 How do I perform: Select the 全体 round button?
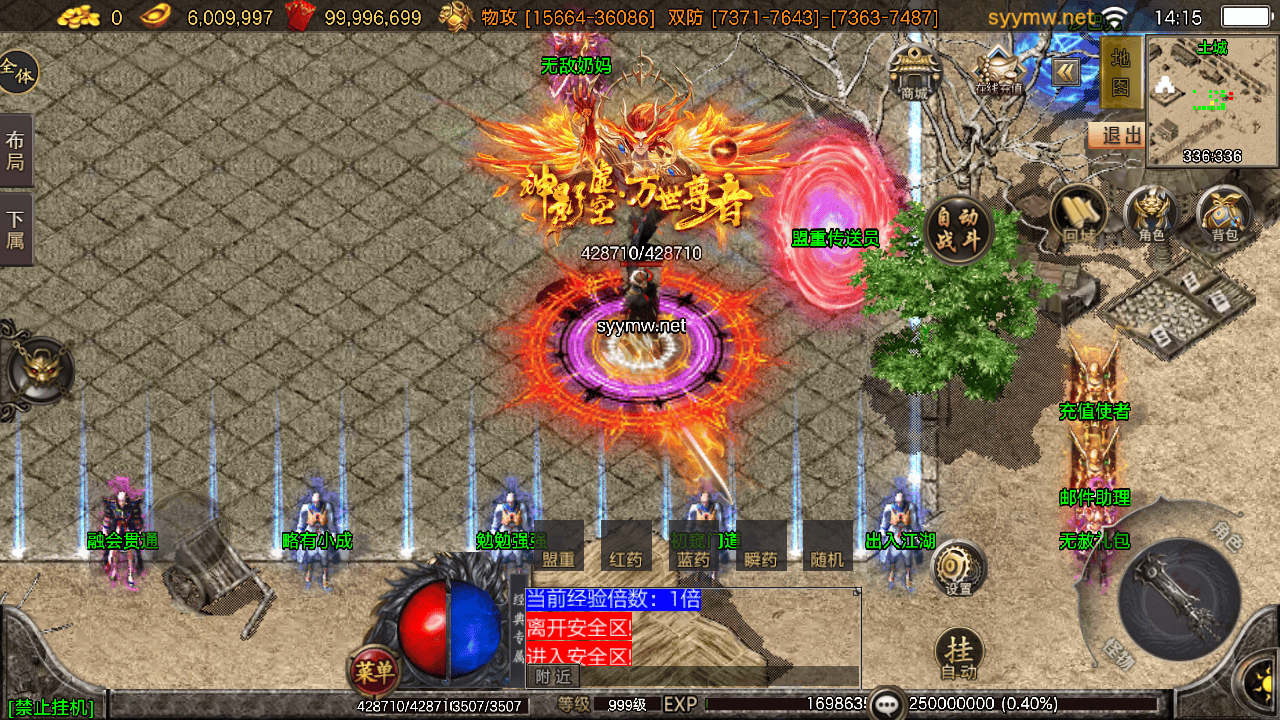click(17, 72)
